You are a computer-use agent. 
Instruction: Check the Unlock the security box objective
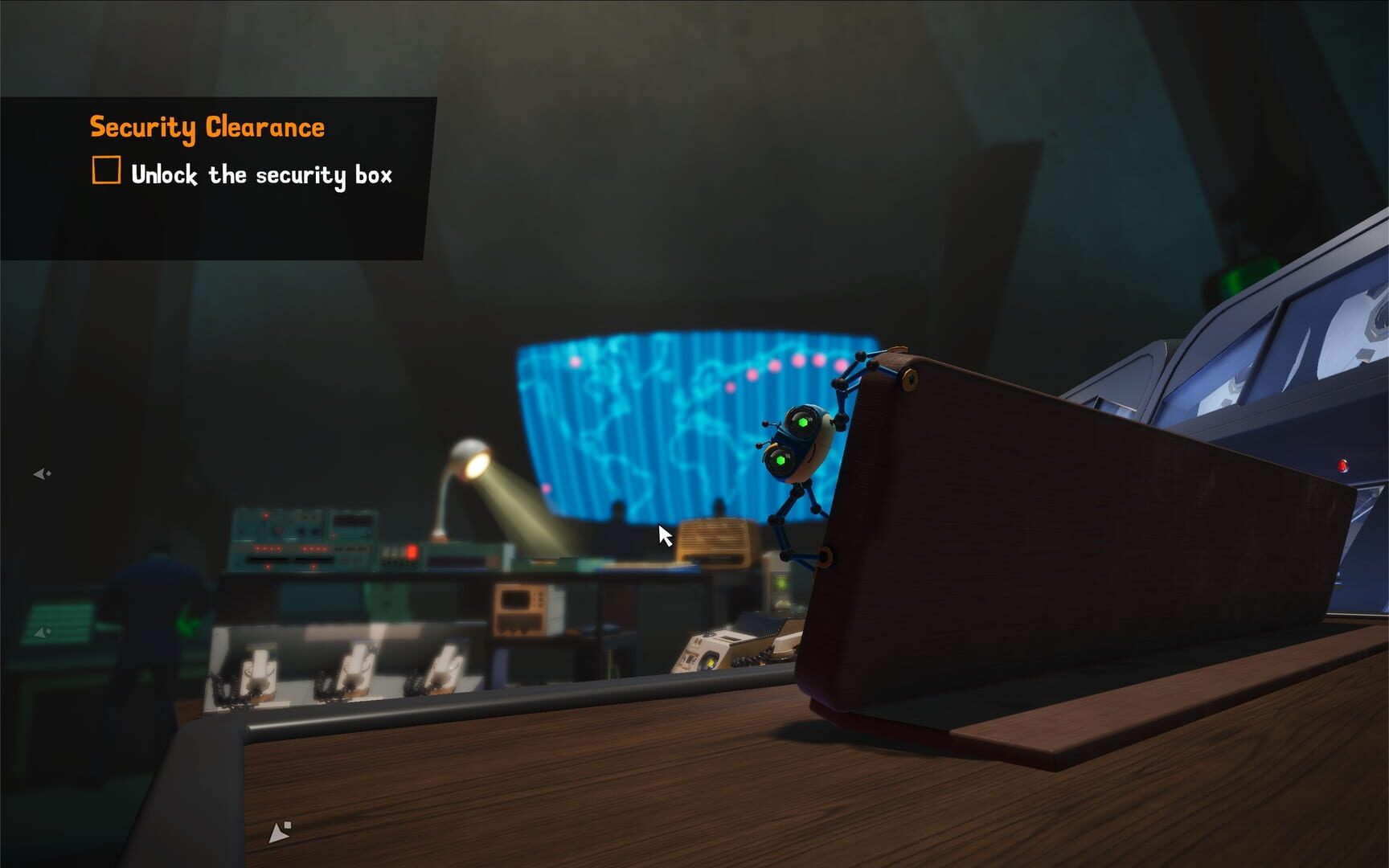tap(105, 170)
